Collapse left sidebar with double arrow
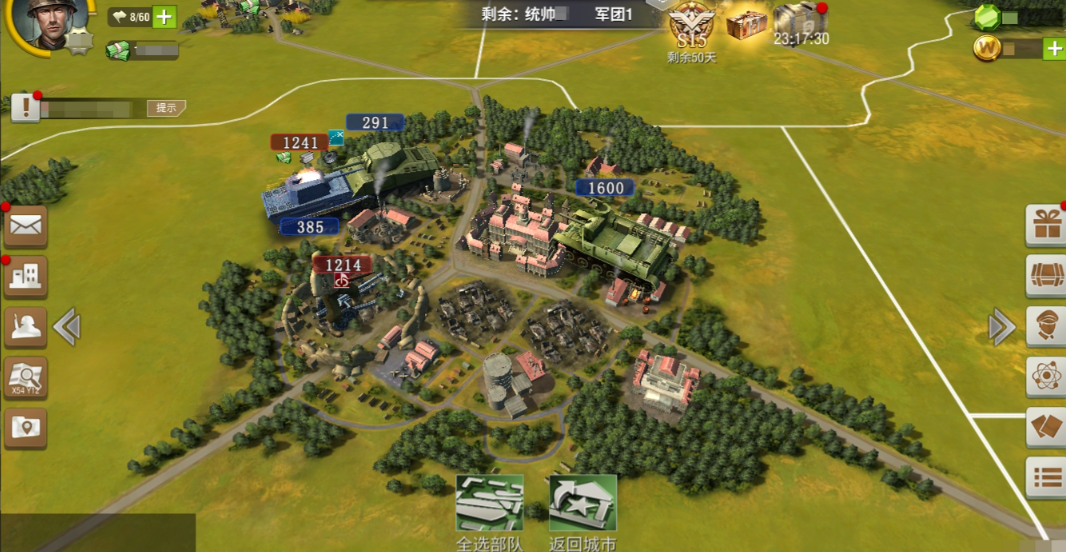The height and width of the screenshot is (552, 1066). [x=67, y=327]
